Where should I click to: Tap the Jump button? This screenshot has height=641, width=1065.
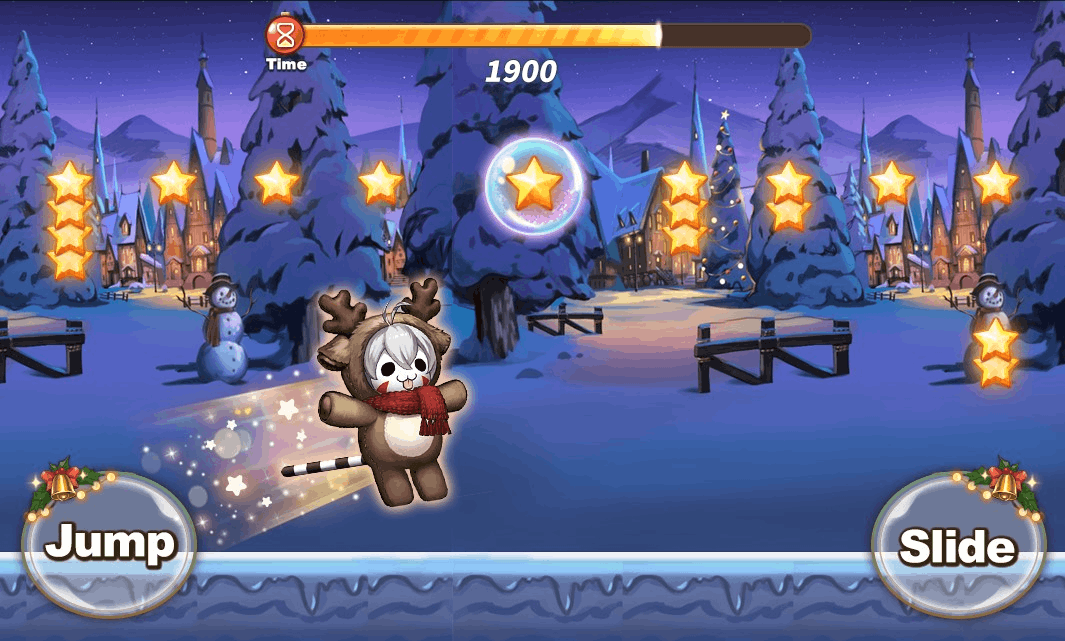click(x=109, y=543)
